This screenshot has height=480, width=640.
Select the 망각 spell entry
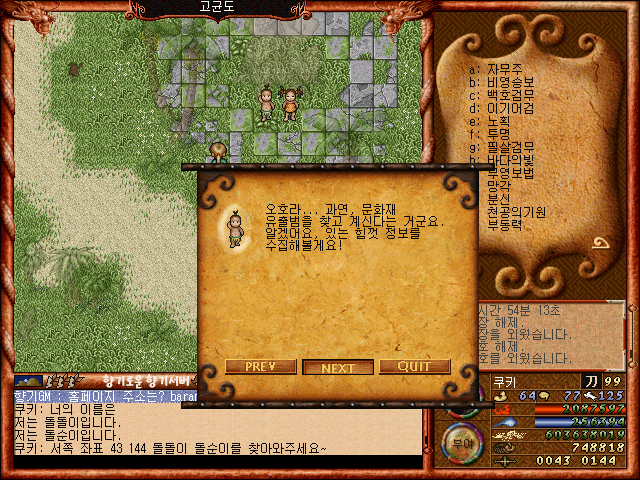click(499, 186)
